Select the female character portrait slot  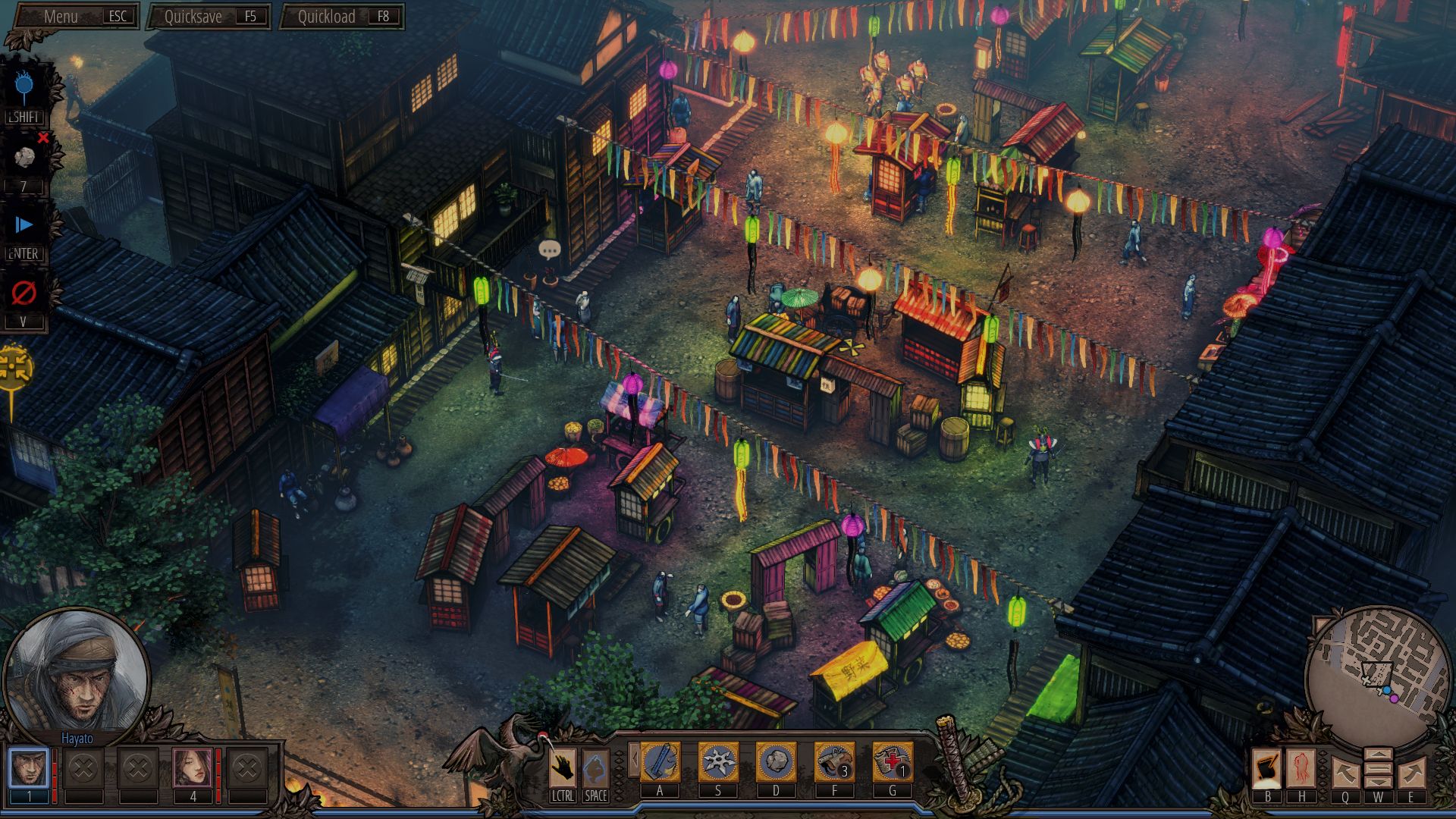point(193,767)
